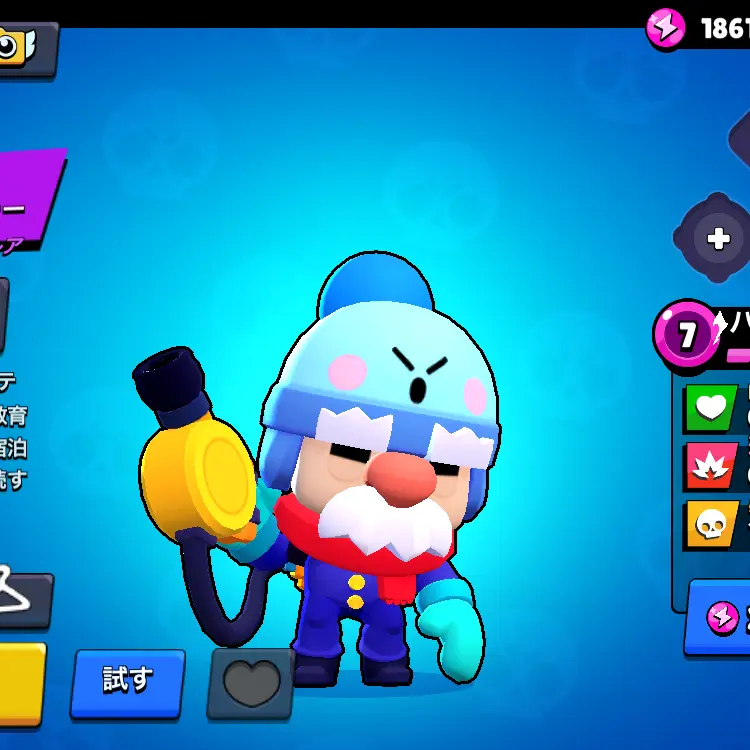Open the empty gear slot with plus
This screenshot has width=750, height=750.
717,238
